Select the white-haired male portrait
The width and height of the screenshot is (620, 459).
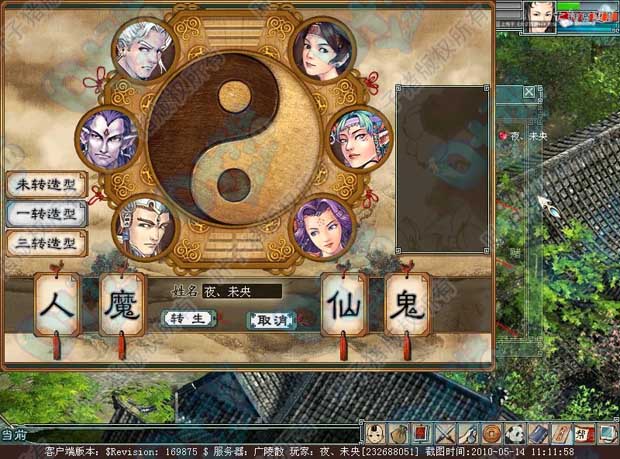point(145,51)
